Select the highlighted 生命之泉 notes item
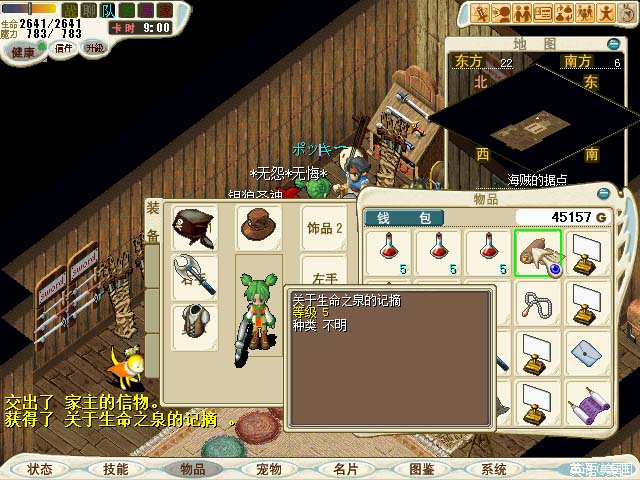 (x=538, y=253)
